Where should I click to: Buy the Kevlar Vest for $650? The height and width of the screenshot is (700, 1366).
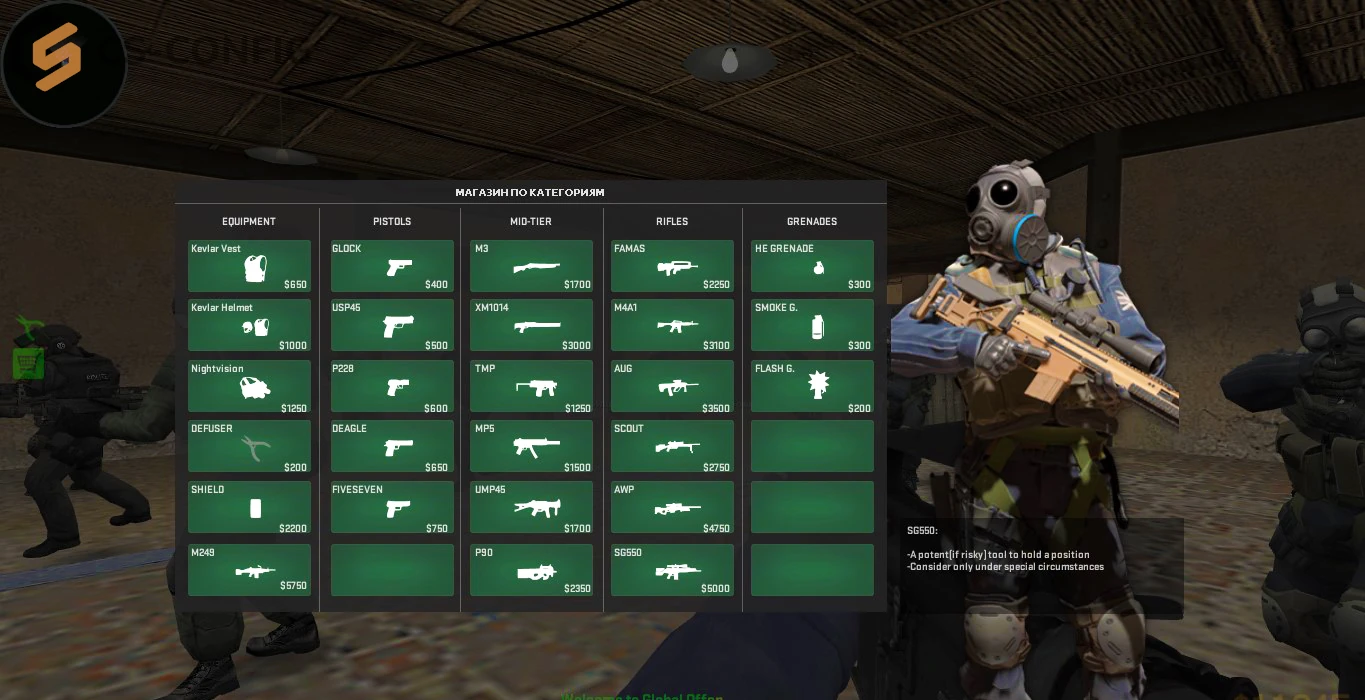pos(249,266)
